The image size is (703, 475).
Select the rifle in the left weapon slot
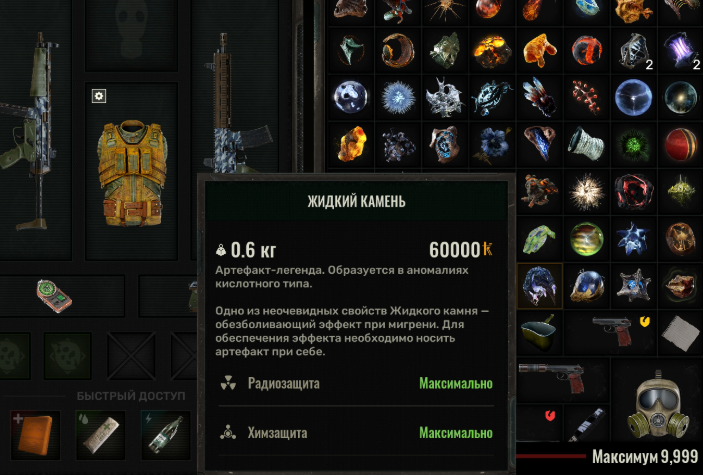pos(25,120)
